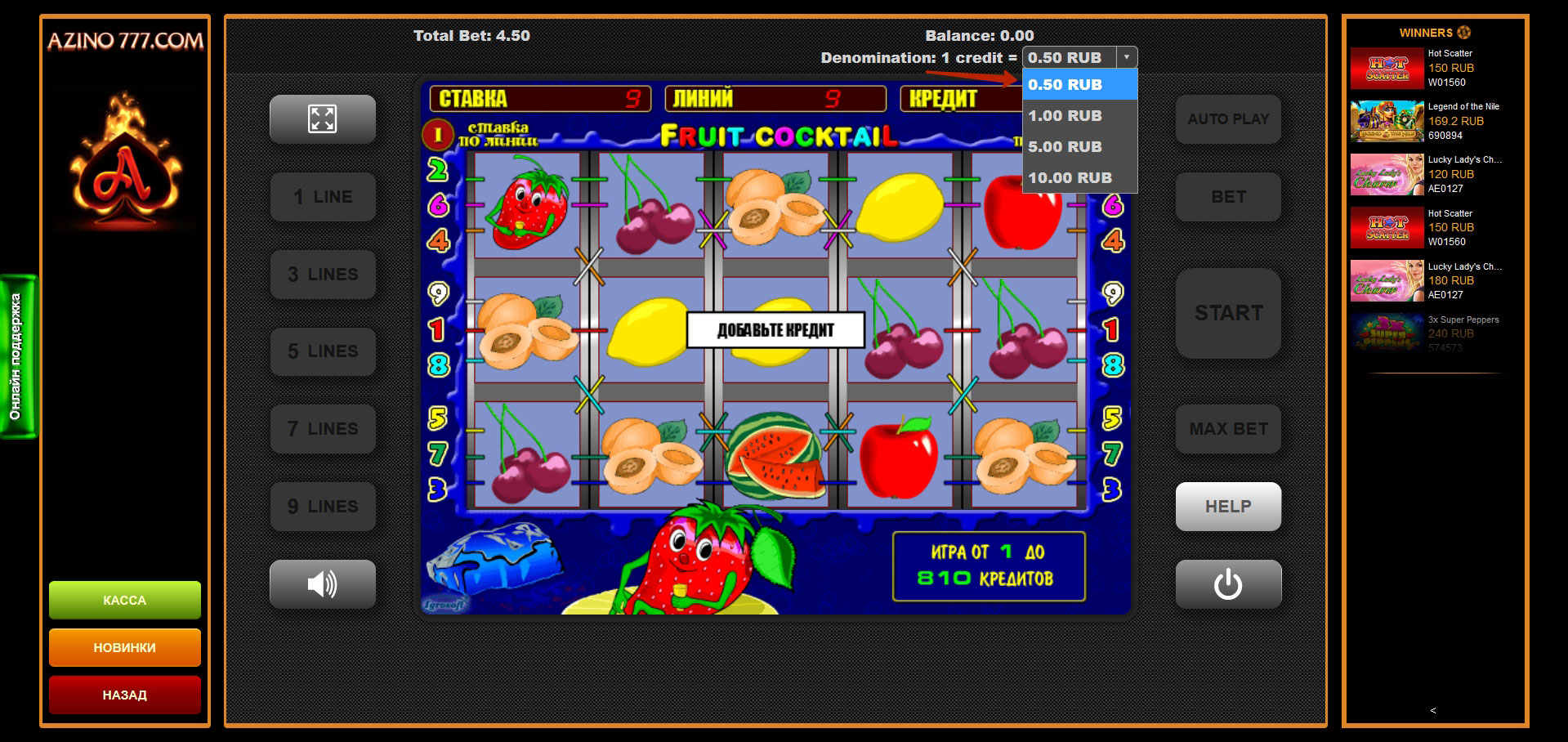Select 5.00 RUB credit denomination
Image resolution: width=1568 pixels, height=742 pixels.
[1064, 146]
